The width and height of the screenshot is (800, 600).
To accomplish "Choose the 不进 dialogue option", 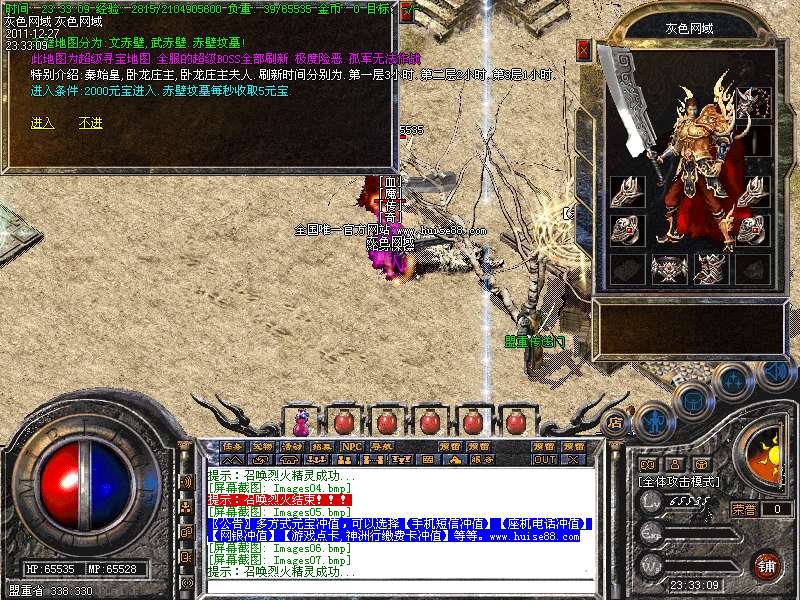I will click(x=91, y=123).
